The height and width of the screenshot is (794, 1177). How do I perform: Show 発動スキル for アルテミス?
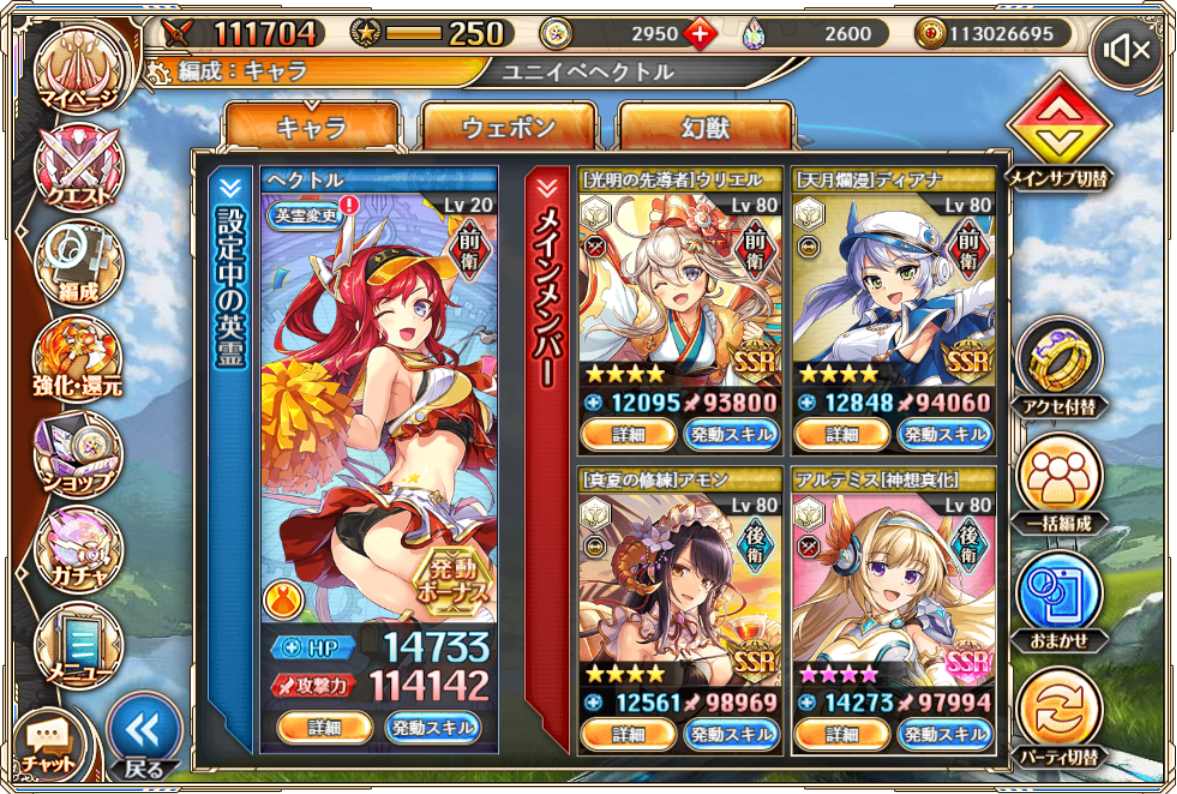tap(943, 733)
